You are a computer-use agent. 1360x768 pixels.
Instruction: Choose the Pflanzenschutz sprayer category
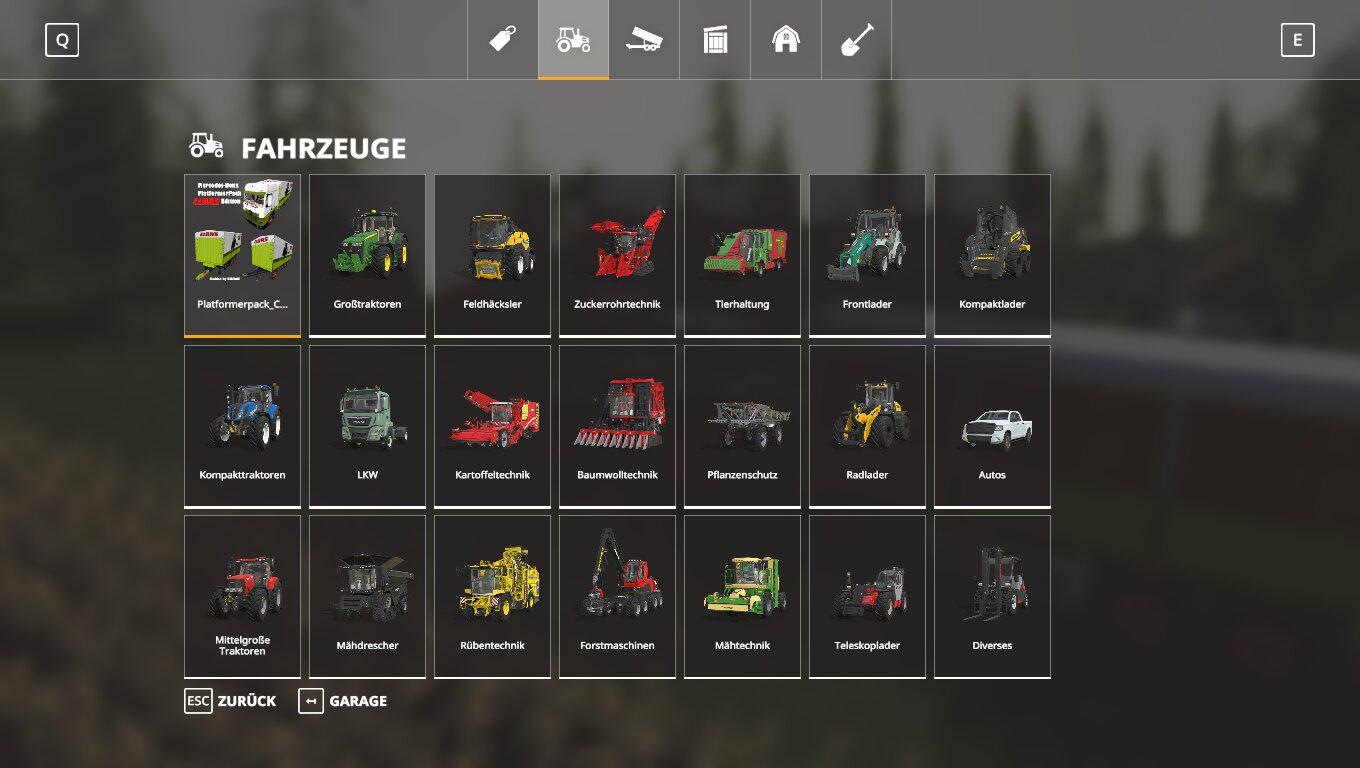[x=742, y=426]
